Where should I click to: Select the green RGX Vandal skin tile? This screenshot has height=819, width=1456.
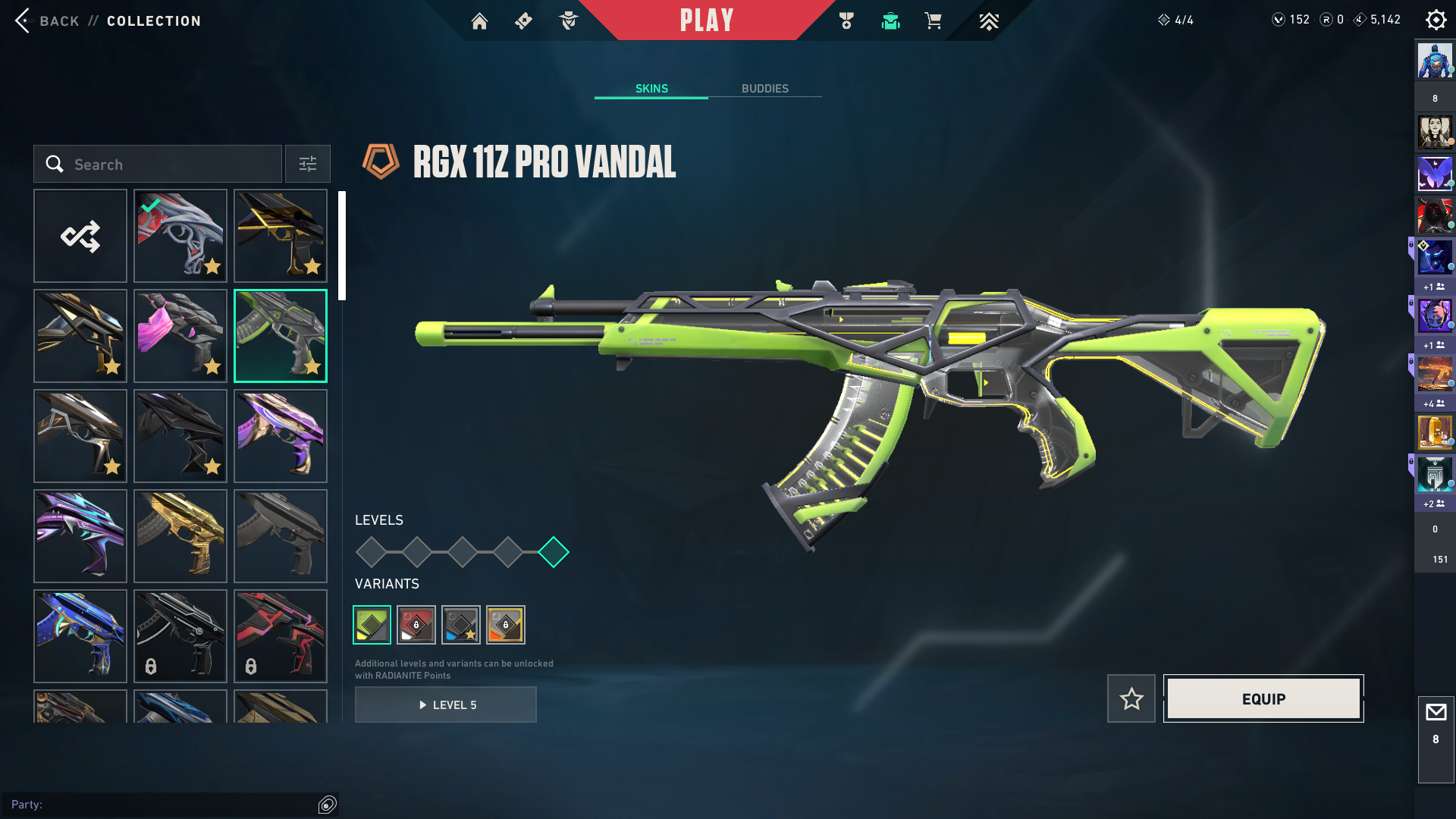281,336
